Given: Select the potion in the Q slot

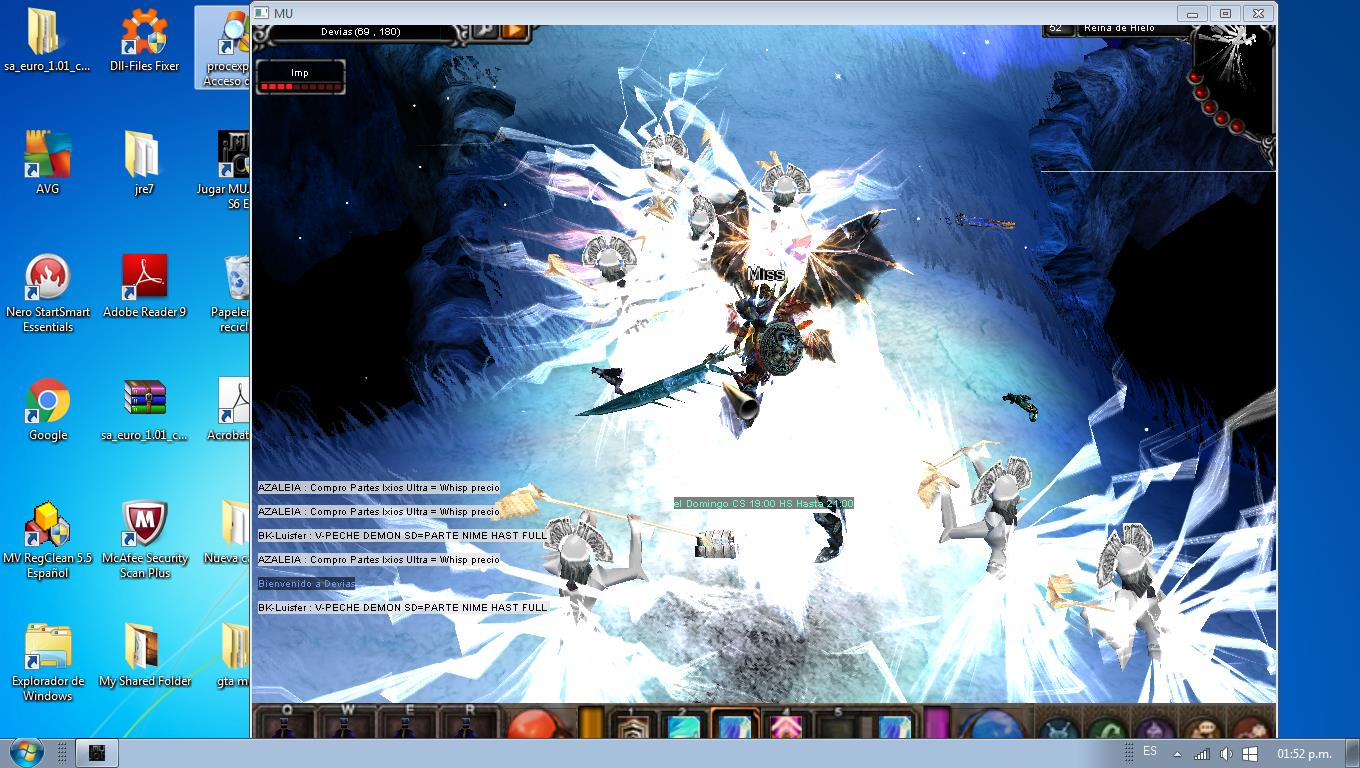Looking at the screenshot, I should 287,726.
